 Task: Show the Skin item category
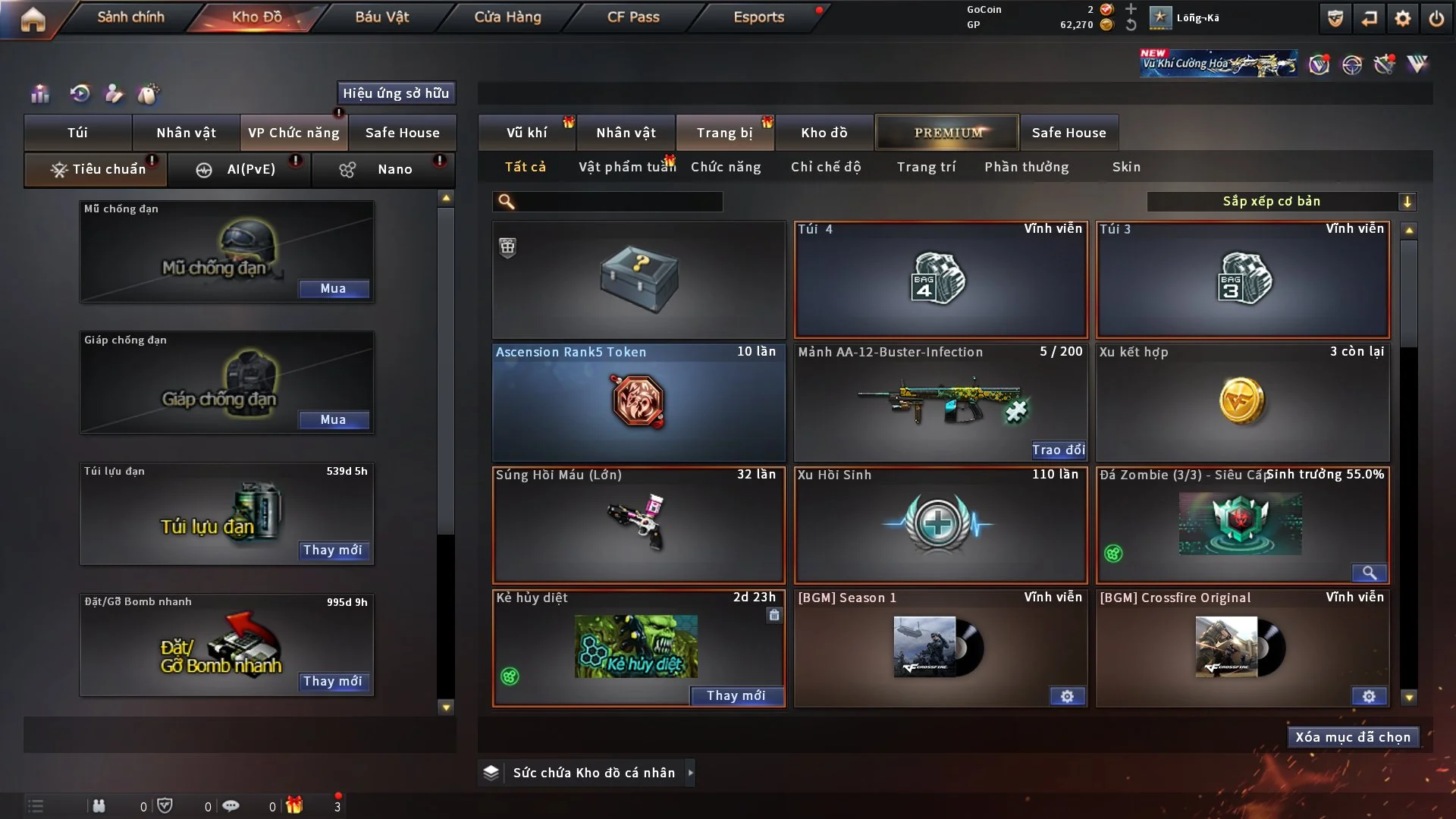1126,167
